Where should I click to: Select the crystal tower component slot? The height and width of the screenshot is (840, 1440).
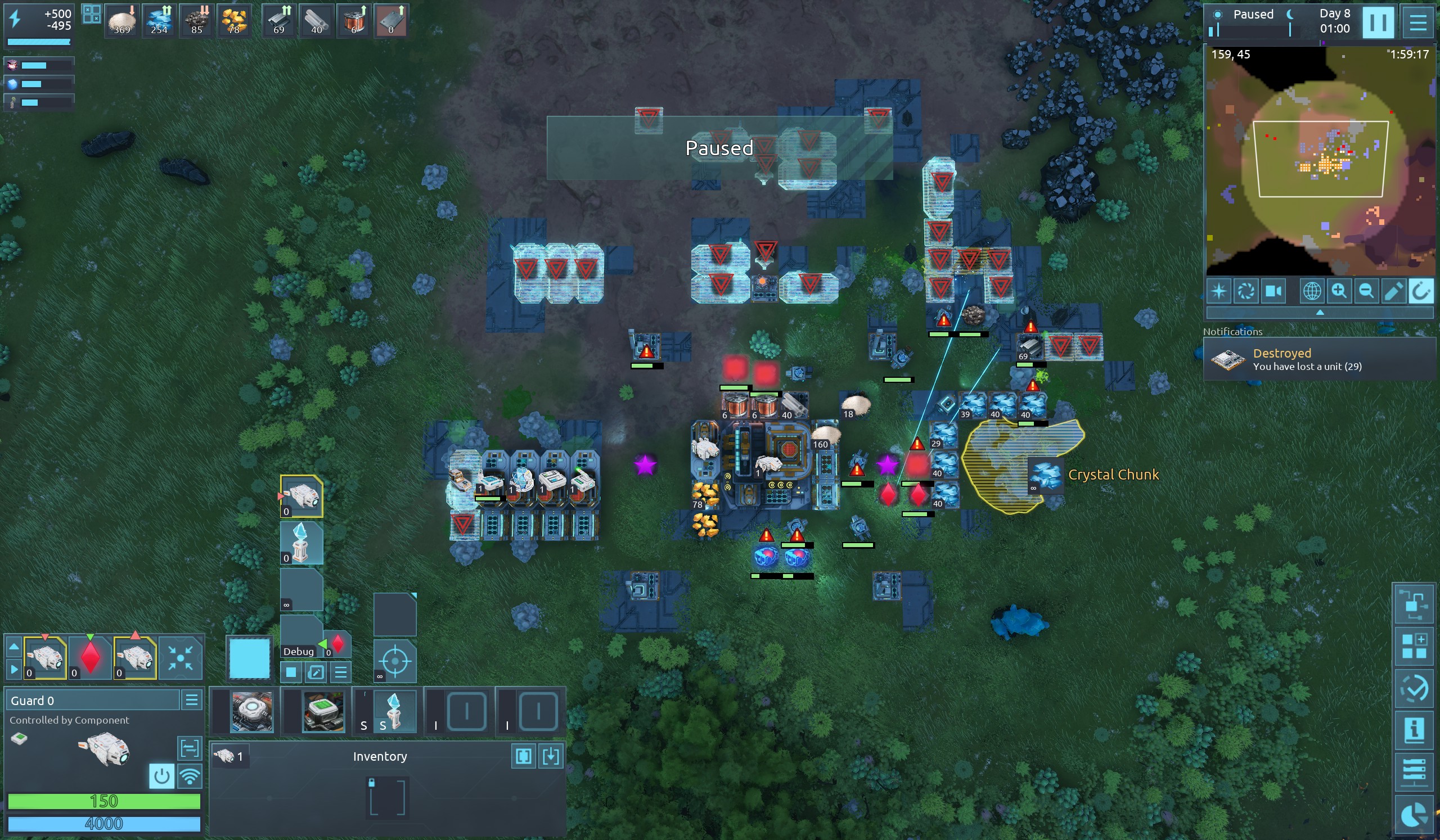click(x=394, y=711)
